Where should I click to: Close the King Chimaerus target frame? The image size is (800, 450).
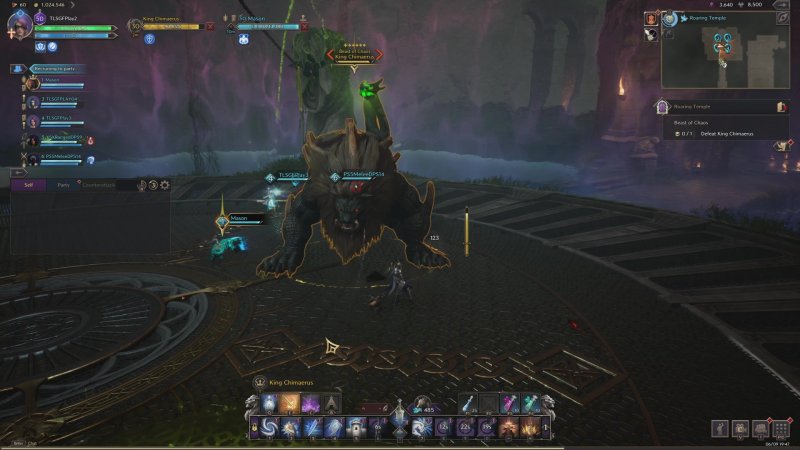coord(210,26)
